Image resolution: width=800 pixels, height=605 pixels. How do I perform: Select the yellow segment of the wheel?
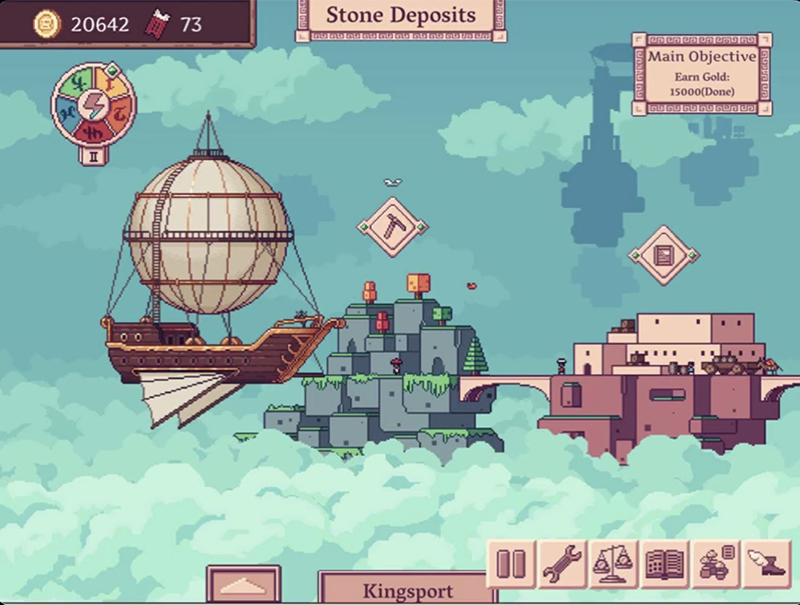pyautogui.click(x=108, y=82)
